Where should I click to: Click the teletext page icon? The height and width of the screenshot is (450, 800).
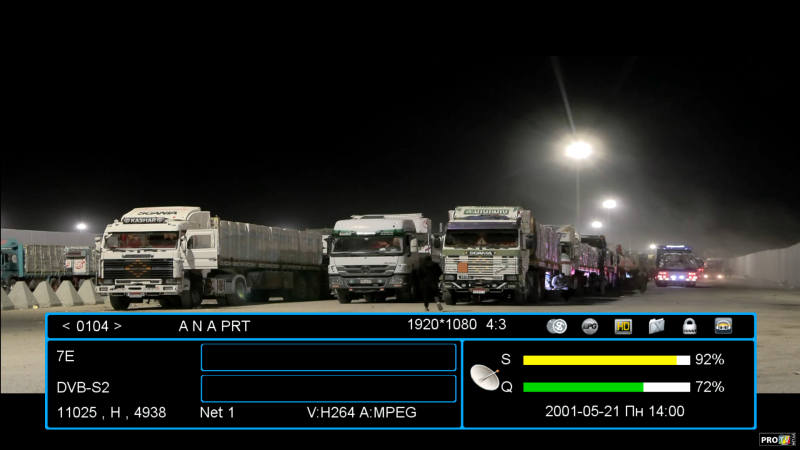tap(656, 326)
